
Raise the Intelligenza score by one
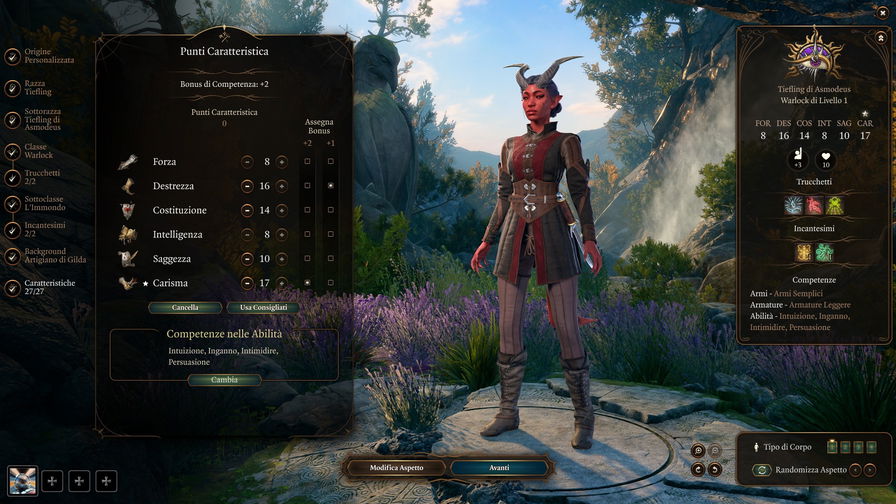[x=282, y=234]
